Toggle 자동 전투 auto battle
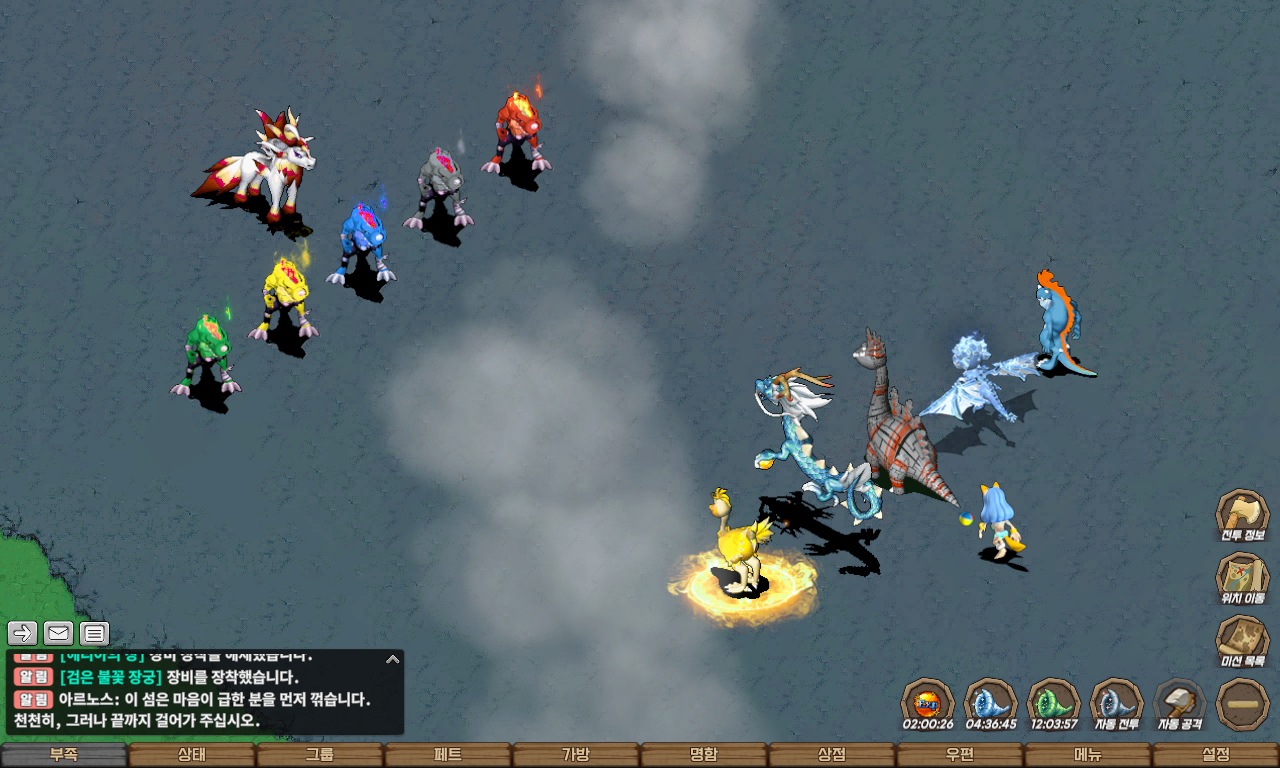The image size is (1280, 768). click(x=1116, y=704)
